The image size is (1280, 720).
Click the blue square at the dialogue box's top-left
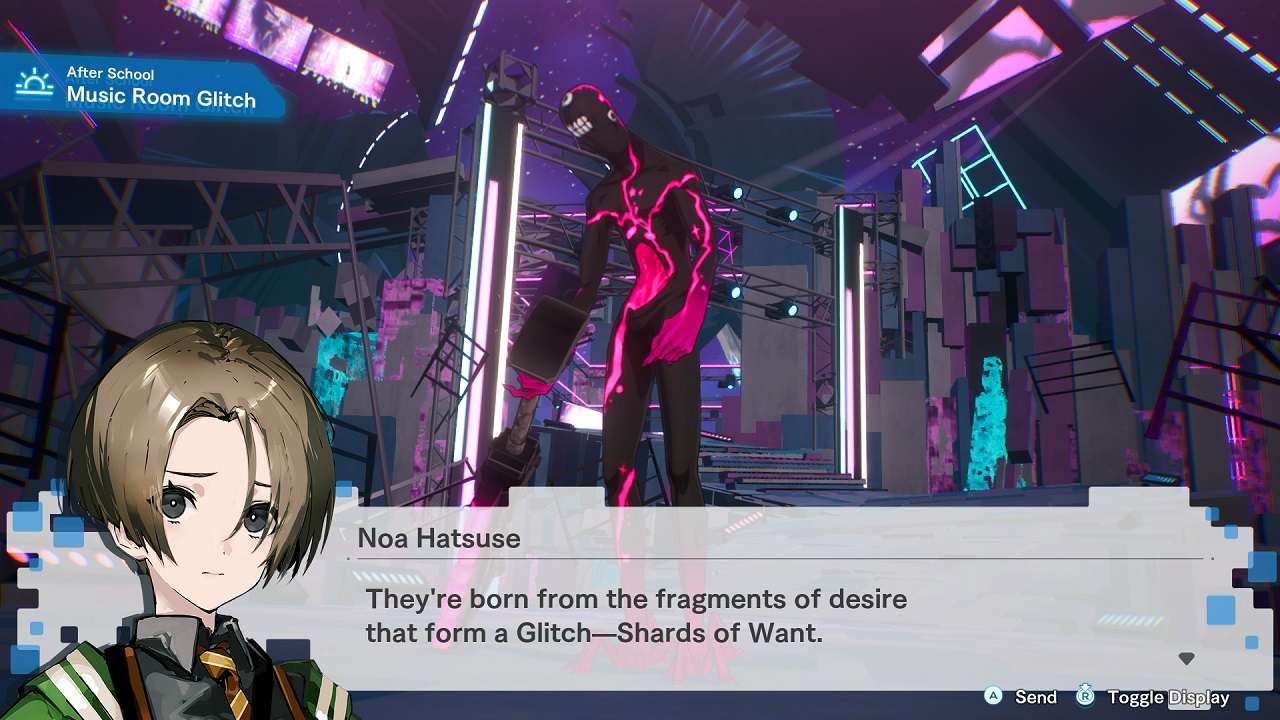pyautogui.click(x=346, y=490)
